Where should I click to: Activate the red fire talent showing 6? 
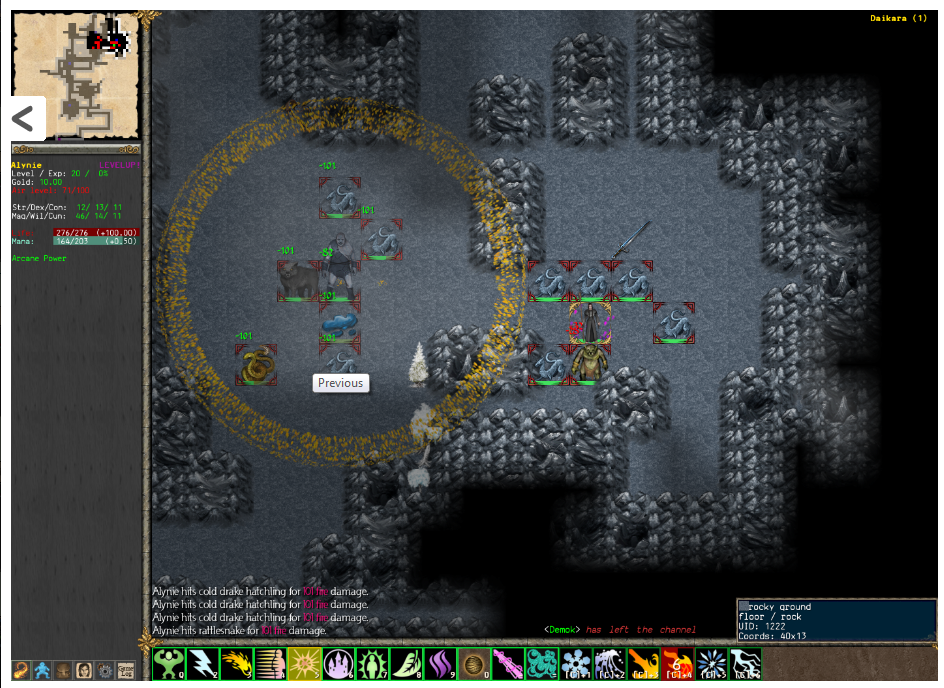(677, 664)
